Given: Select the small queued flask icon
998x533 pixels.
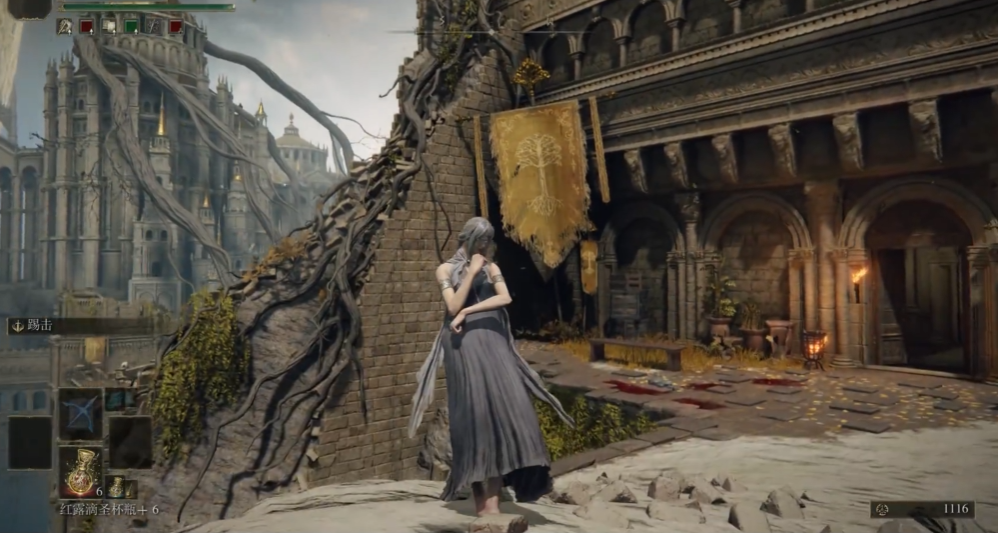Looking at the screenshot, I should click(118, 487).
